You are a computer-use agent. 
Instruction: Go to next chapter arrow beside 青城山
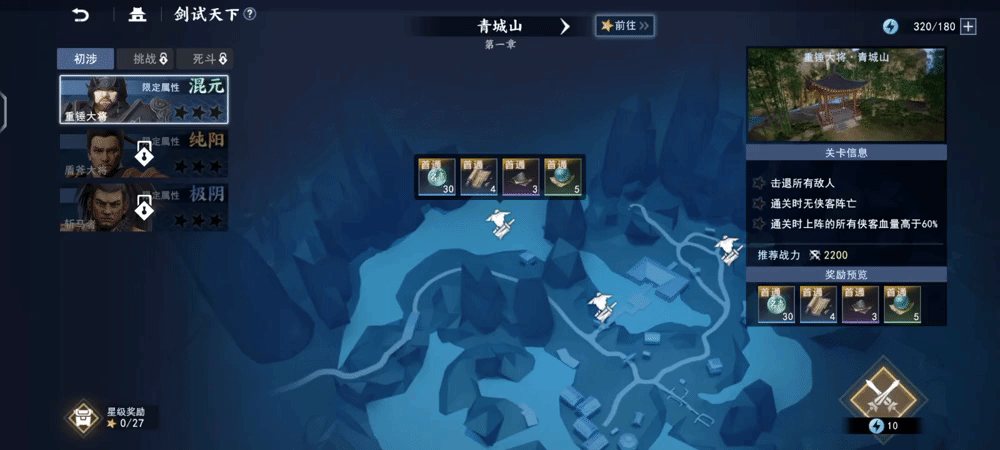pos(565,26)
